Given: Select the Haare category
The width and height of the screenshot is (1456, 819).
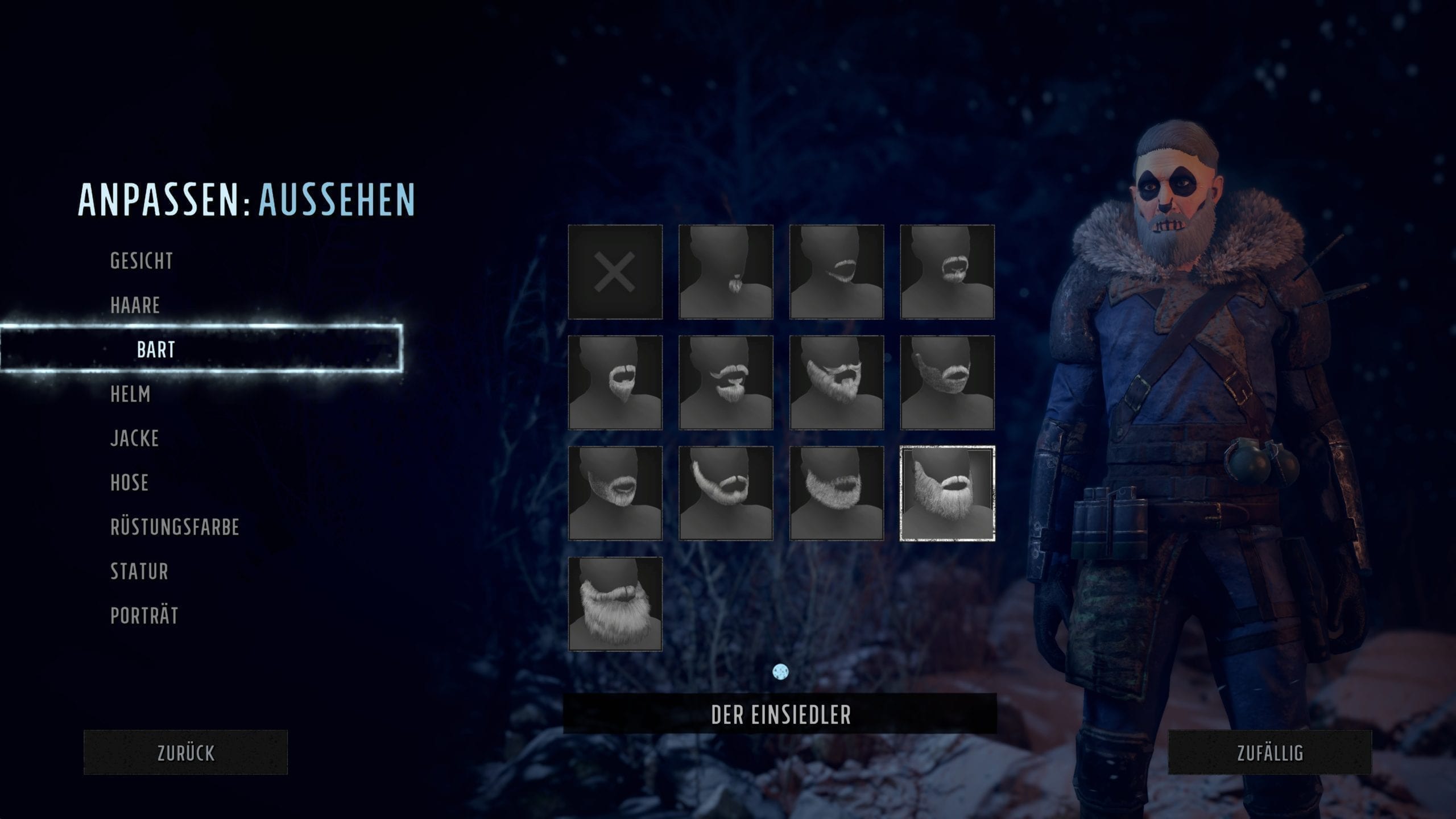Looking at the screenshot, I should pos(135,305).
